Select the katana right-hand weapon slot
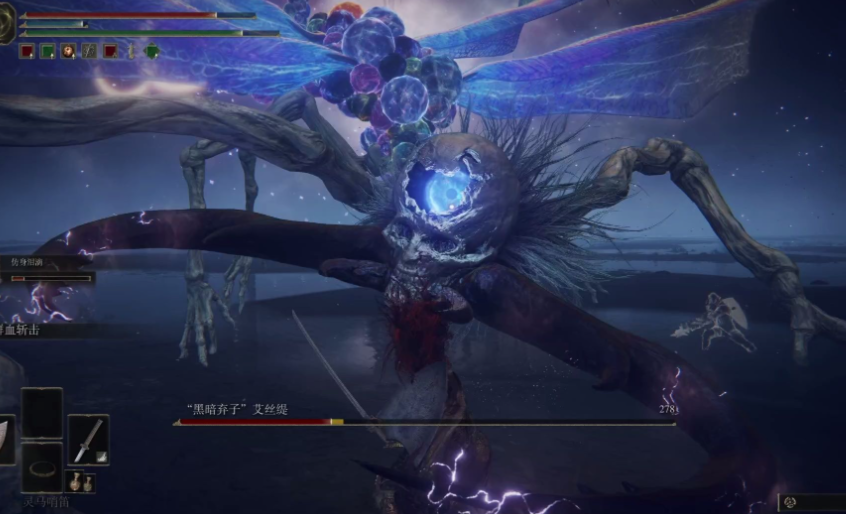 click(88, 439)
